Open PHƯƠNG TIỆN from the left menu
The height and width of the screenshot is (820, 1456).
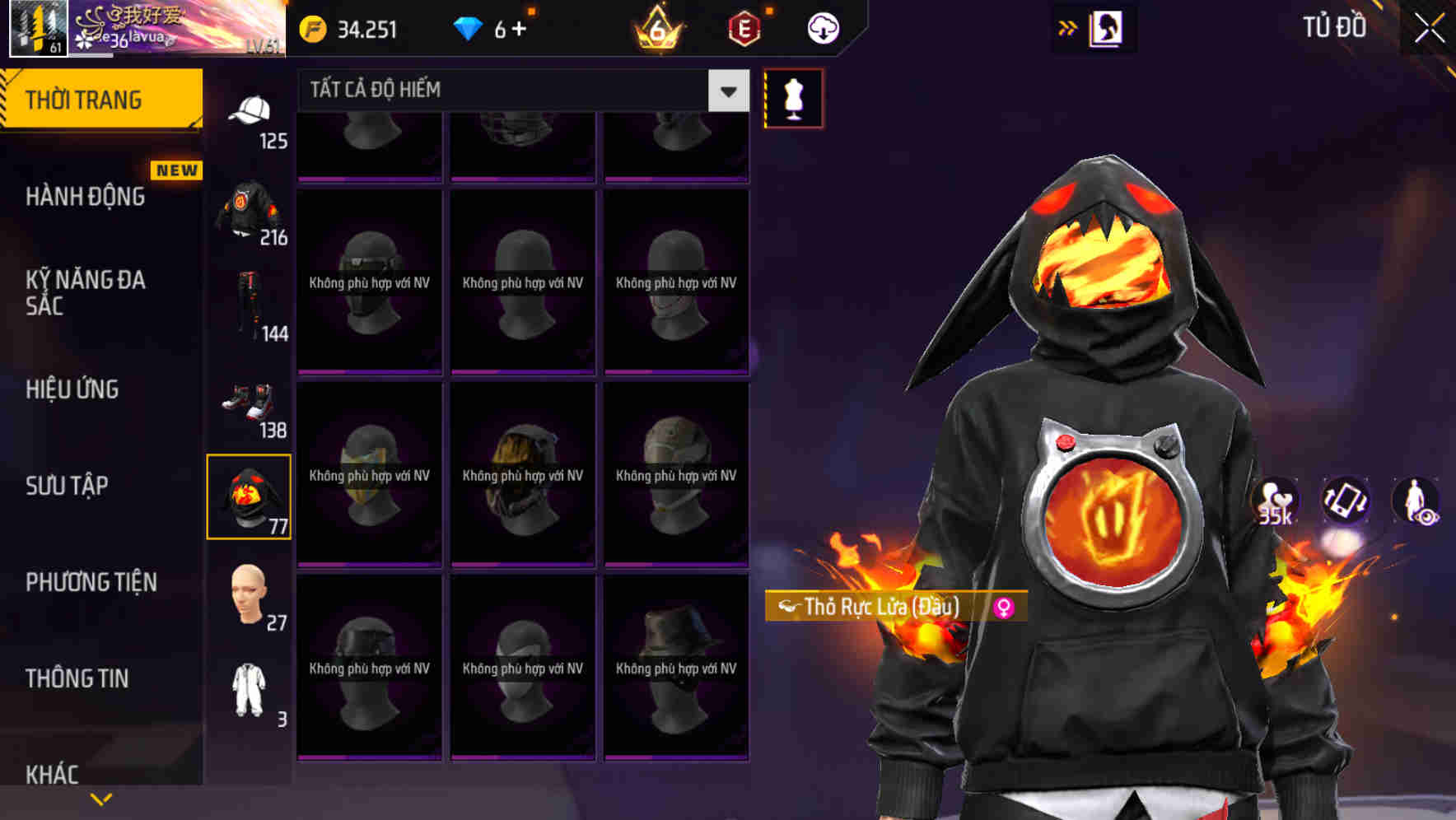[x=91, y=582]
